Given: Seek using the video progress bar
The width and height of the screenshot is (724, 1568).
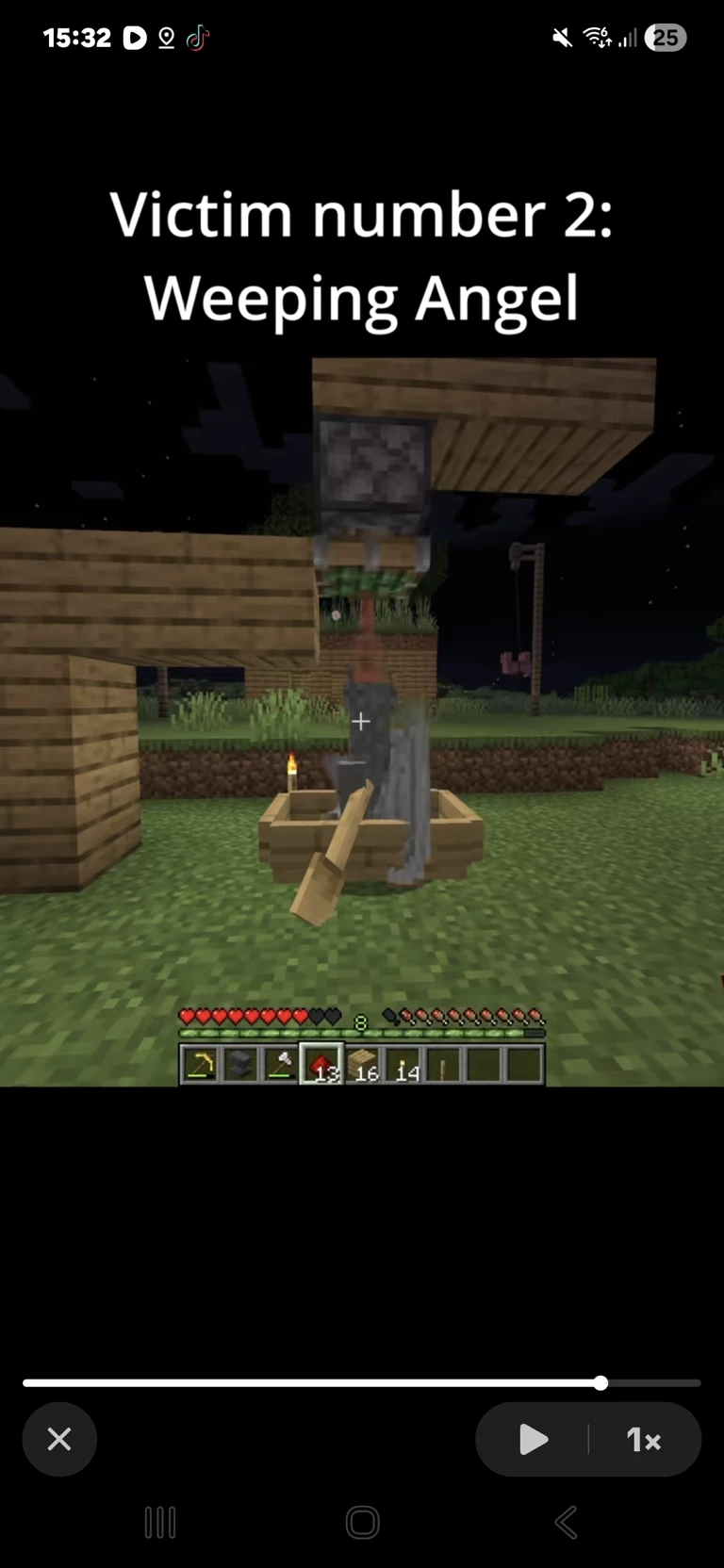Looking at the screenshot, I should (x=362, y=1383).
